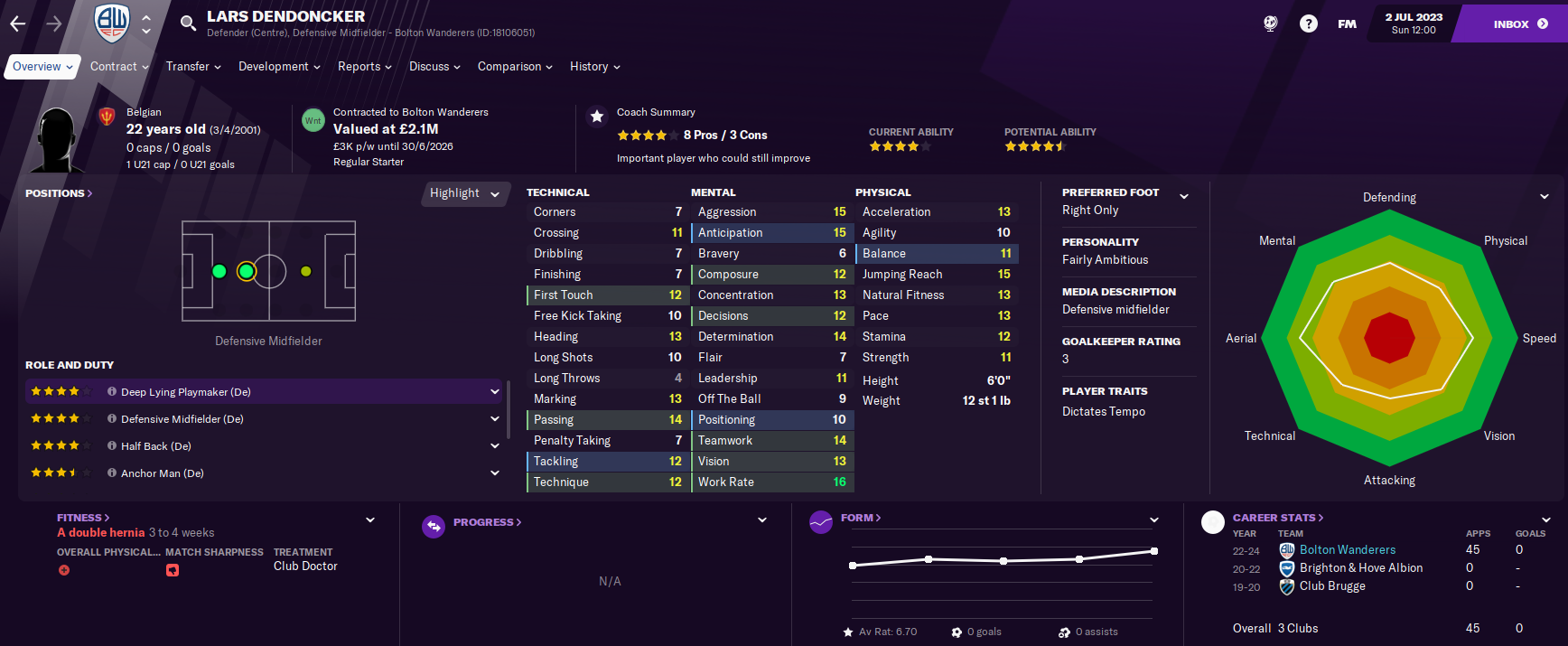Click the search magnifier icon
The height and width of the screenshot is (646, 1568).
tap(188, 23)
